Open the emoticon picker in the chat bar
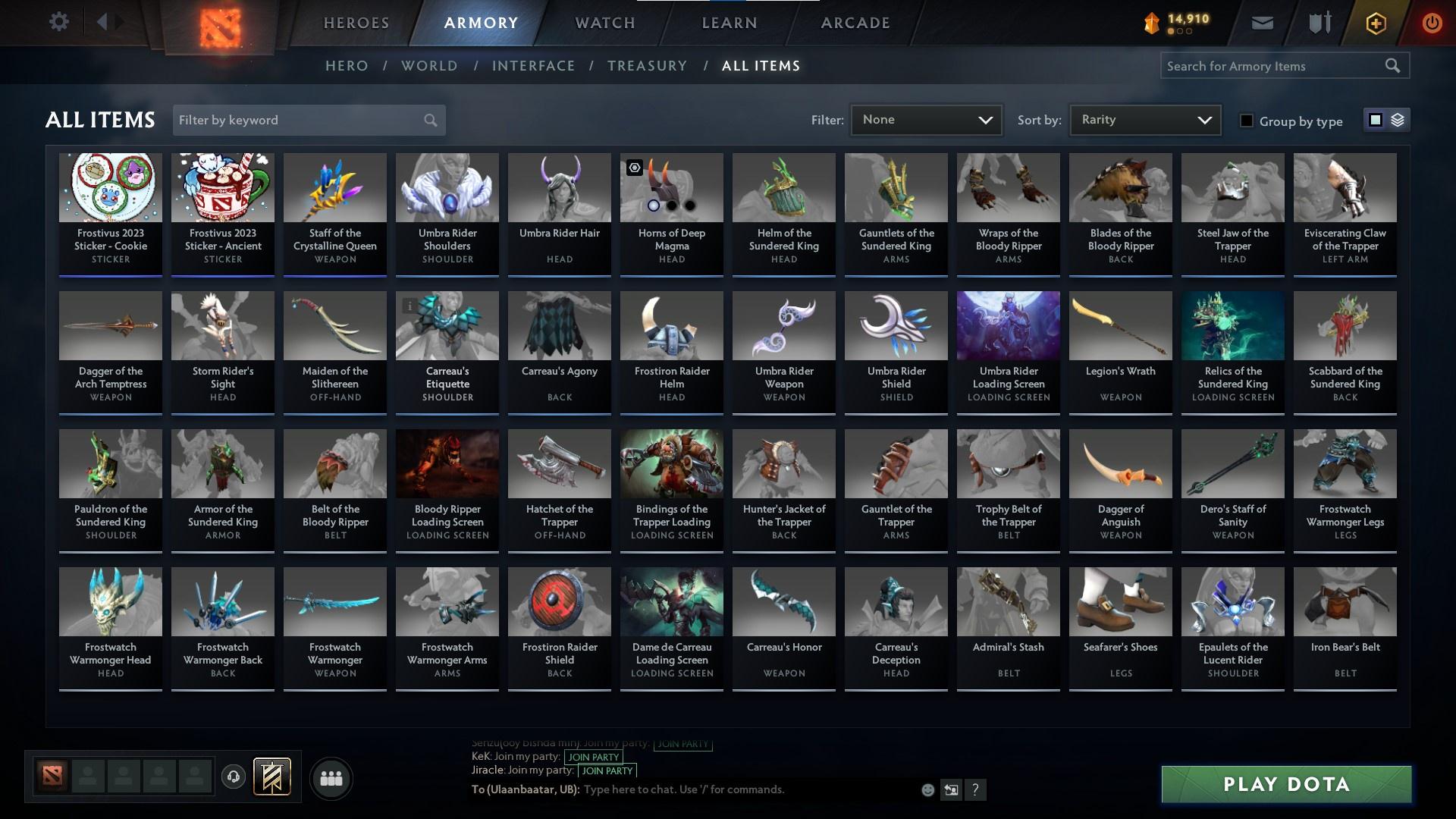1456x819 pixels. point(927,789)
